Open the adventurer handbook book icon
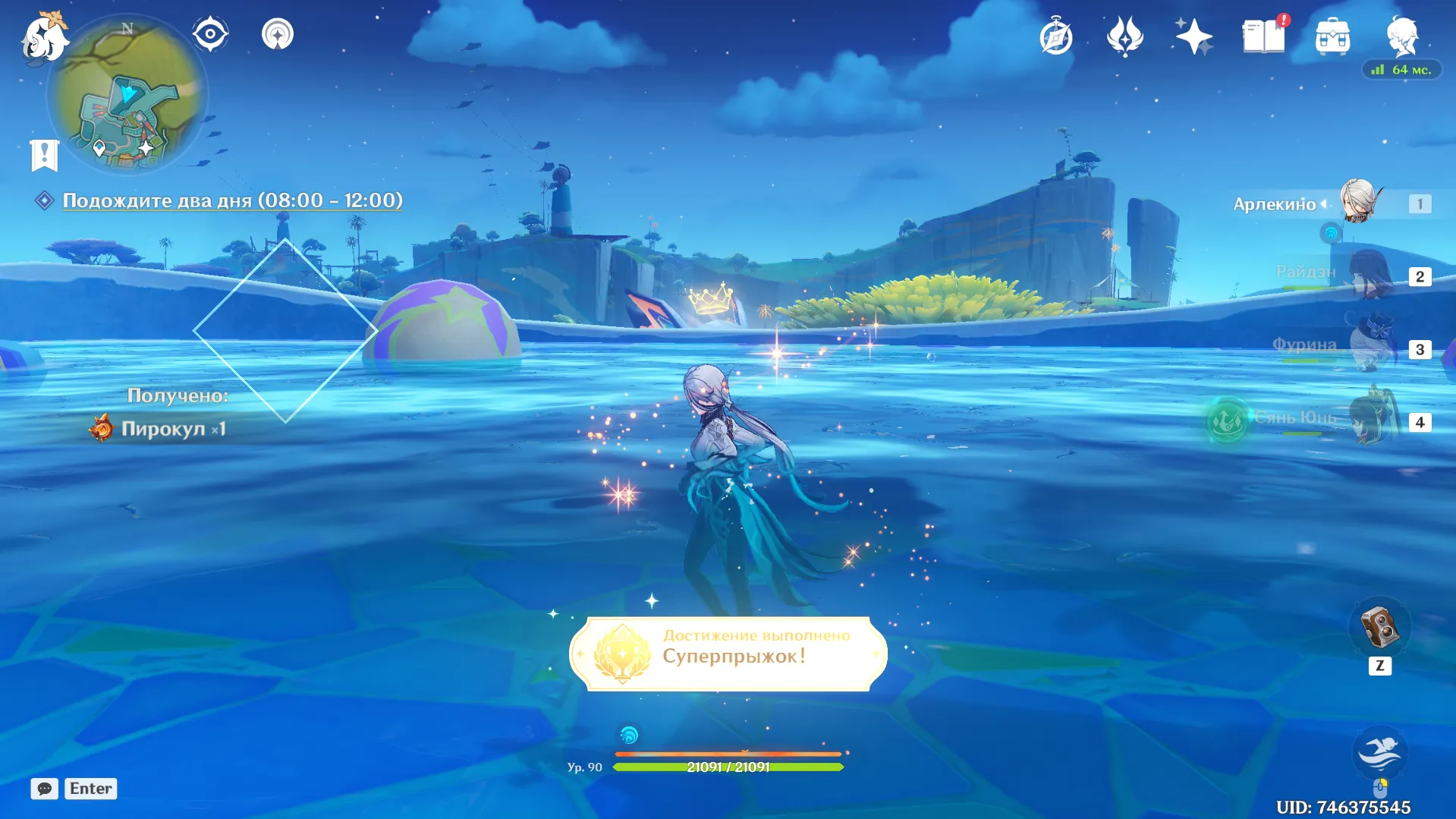 tap(1263, 36)
